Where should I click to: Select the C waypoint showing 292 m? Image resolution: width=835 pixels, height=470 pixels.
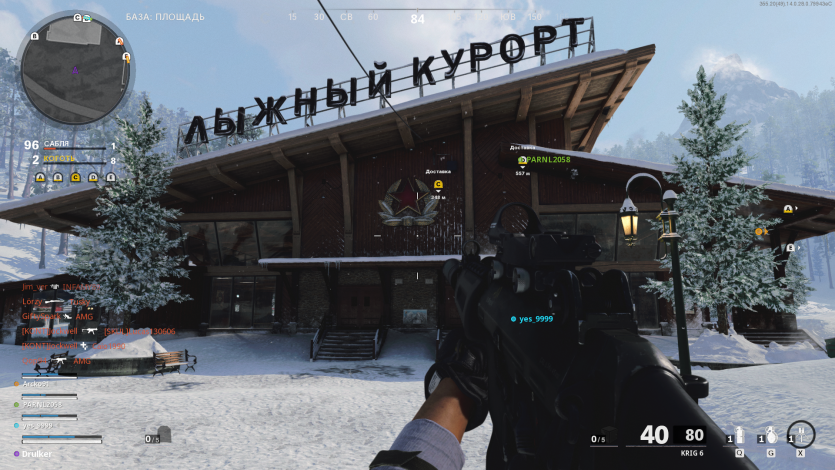click(438, 185)
